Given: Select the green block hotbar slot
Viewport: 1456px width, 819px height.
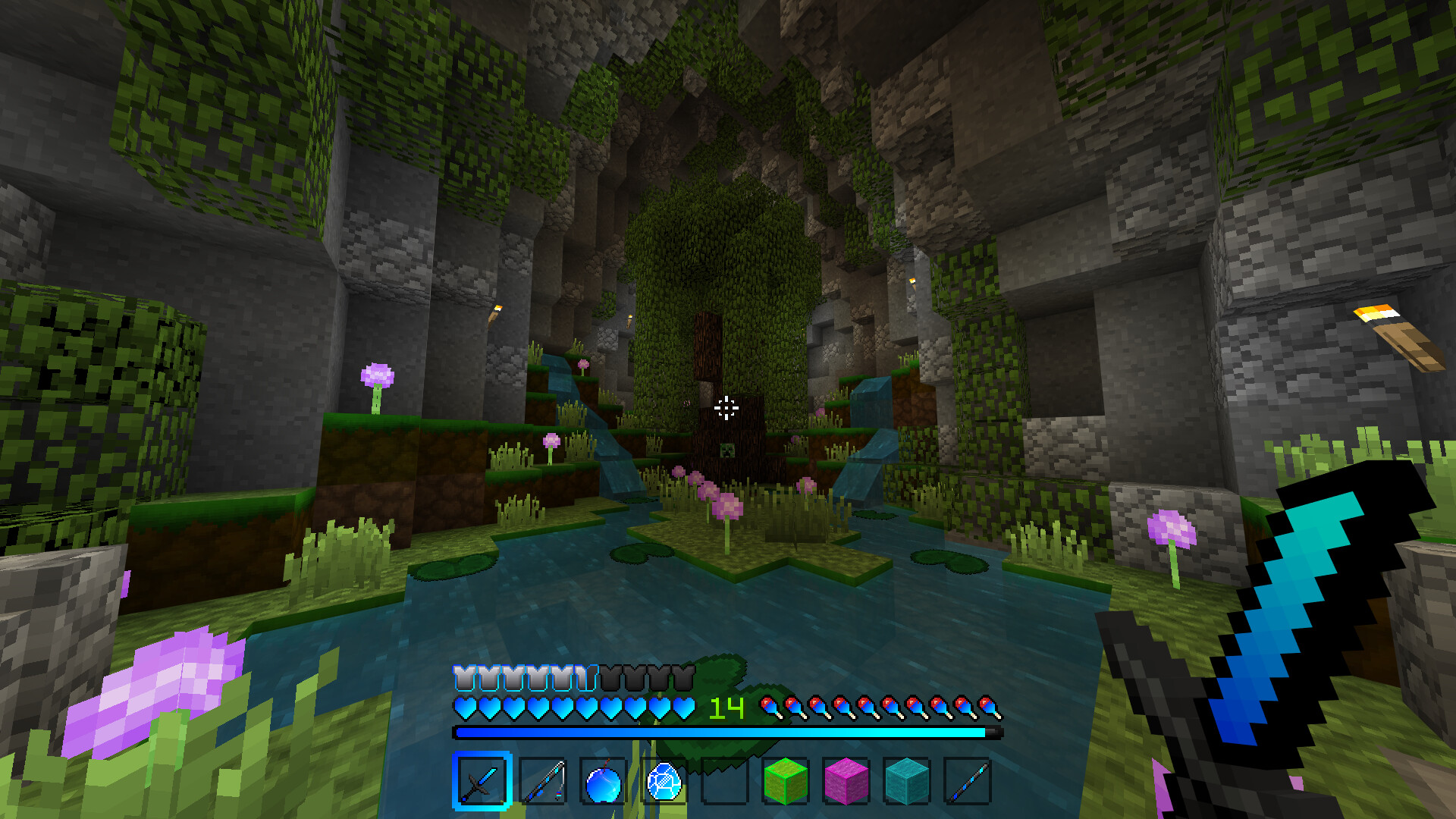Looking at the screenshot, I should pyautogui.click(x=786, y=781).
